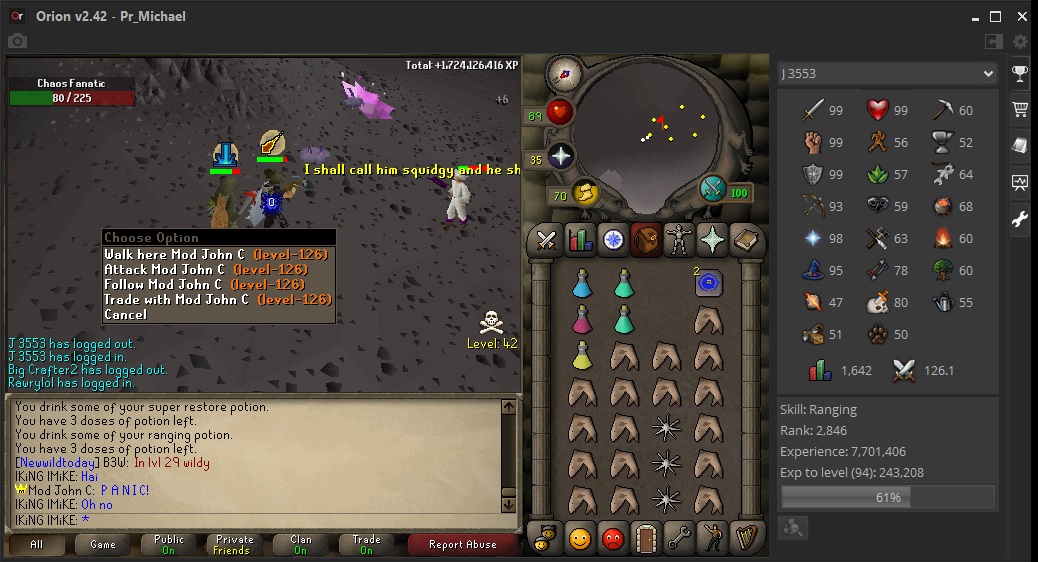Viewport: 1038px width, 562px height.
Task: Cancel the Choose Option menu
Action: click(125, 314)
